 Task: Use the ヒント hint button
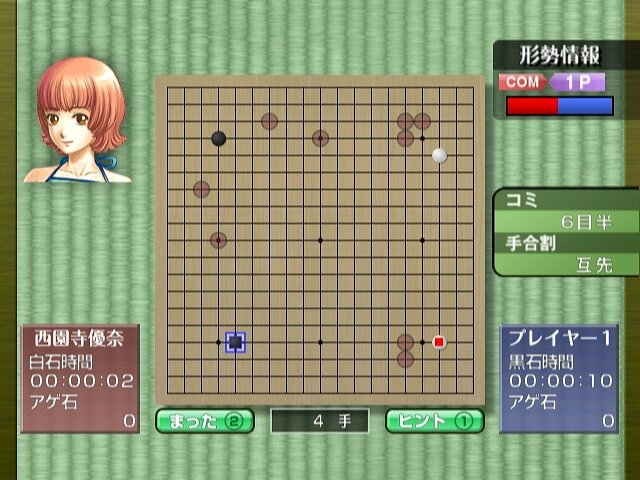pyautogui.click(x=435, y=420)
